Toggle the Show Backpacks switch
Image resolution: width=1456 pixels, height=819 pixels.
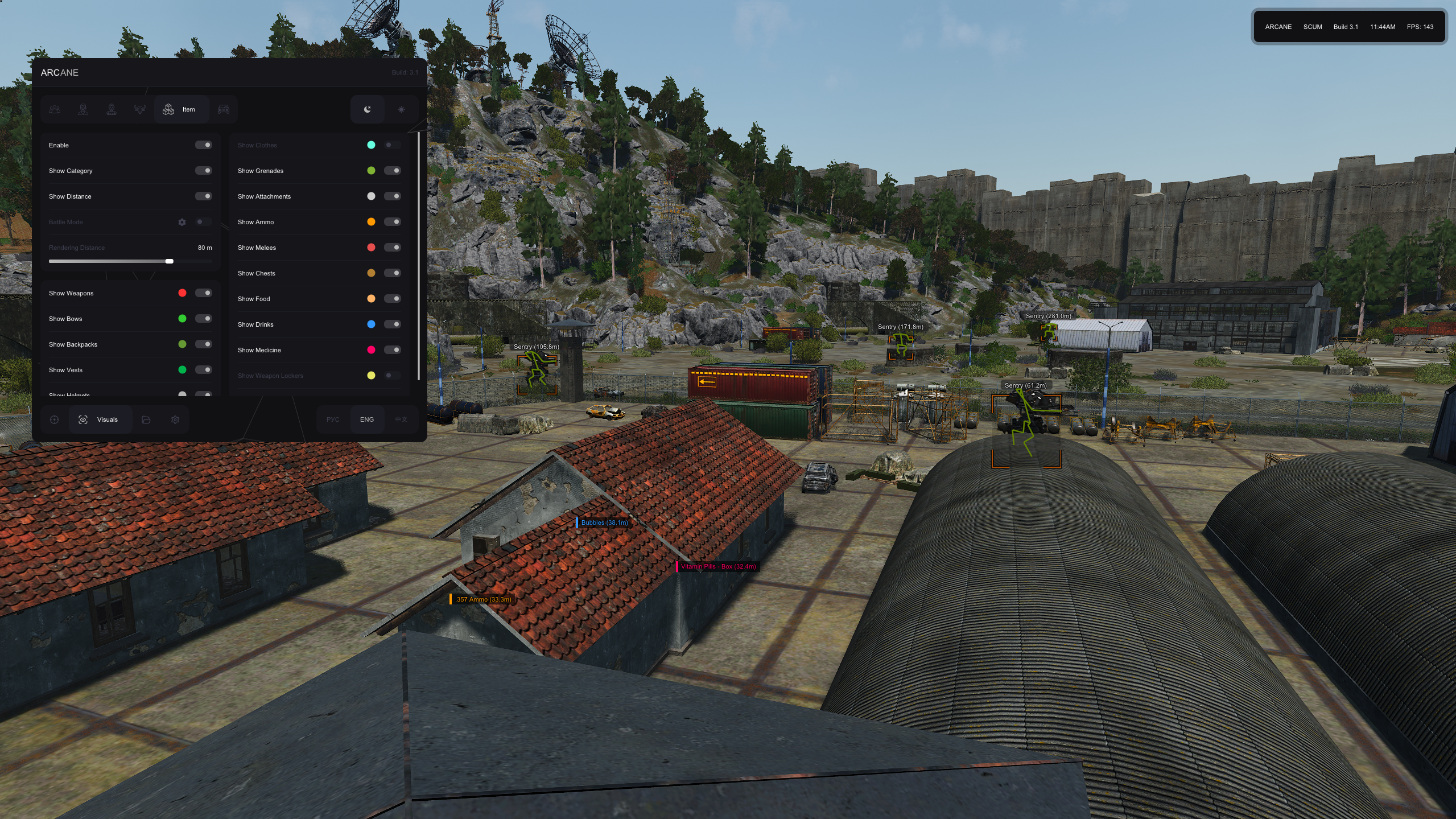(203, 344)
